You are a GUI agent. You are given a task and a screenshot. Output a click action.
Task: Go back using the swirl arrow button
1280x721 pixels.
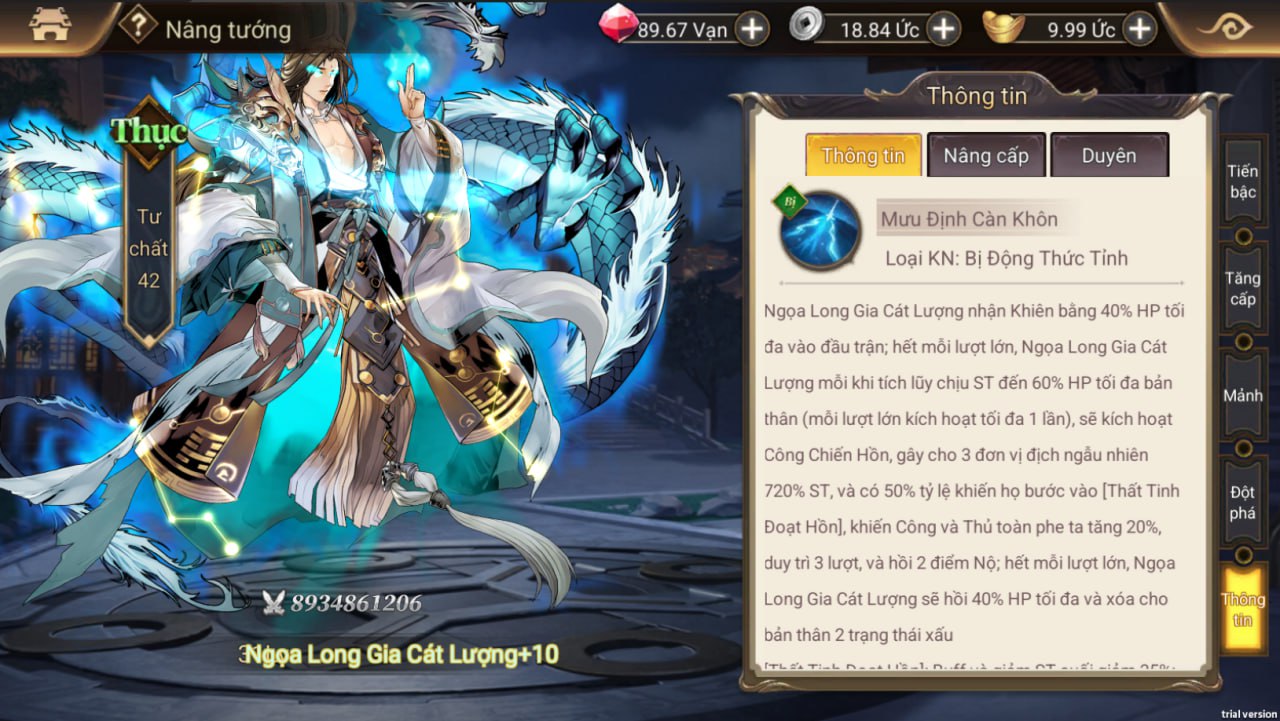[1225, 27]
